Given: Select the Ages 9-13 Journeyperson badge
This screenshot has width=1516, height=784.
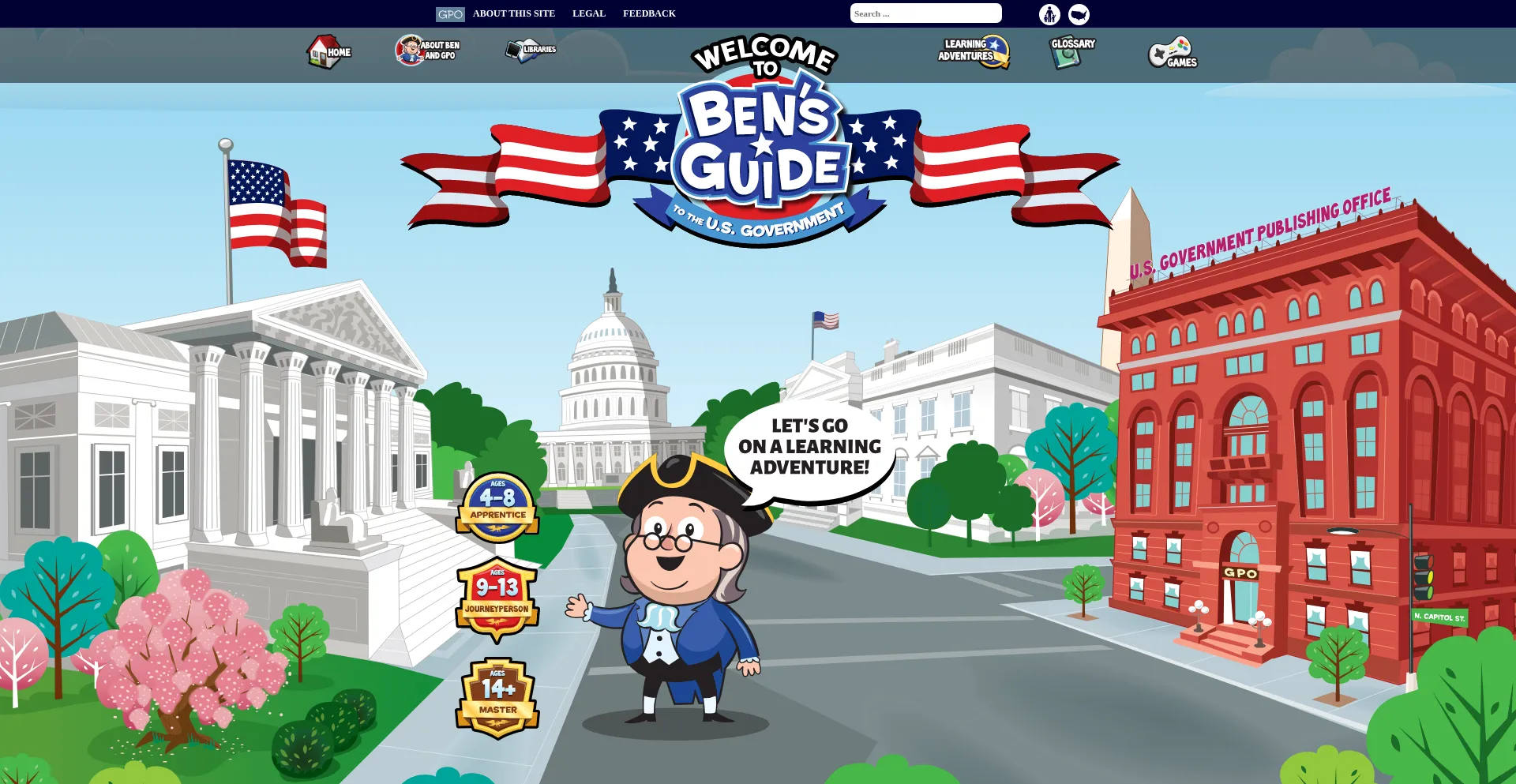Looking at the screenshot, I should 497,598.
